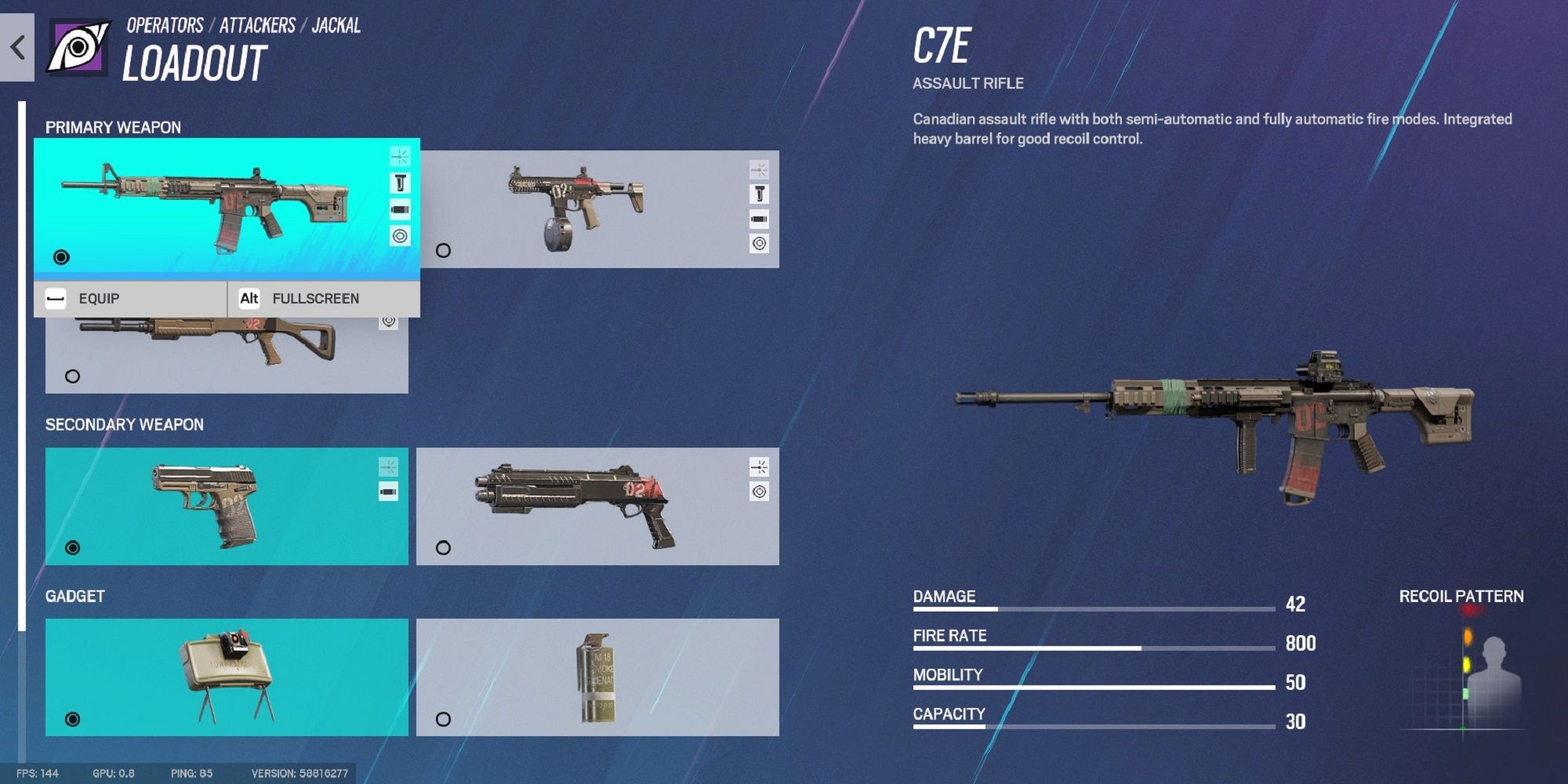Select the grip attachment icon on the C7E
Screen dimensions: 1568x784
400,182
